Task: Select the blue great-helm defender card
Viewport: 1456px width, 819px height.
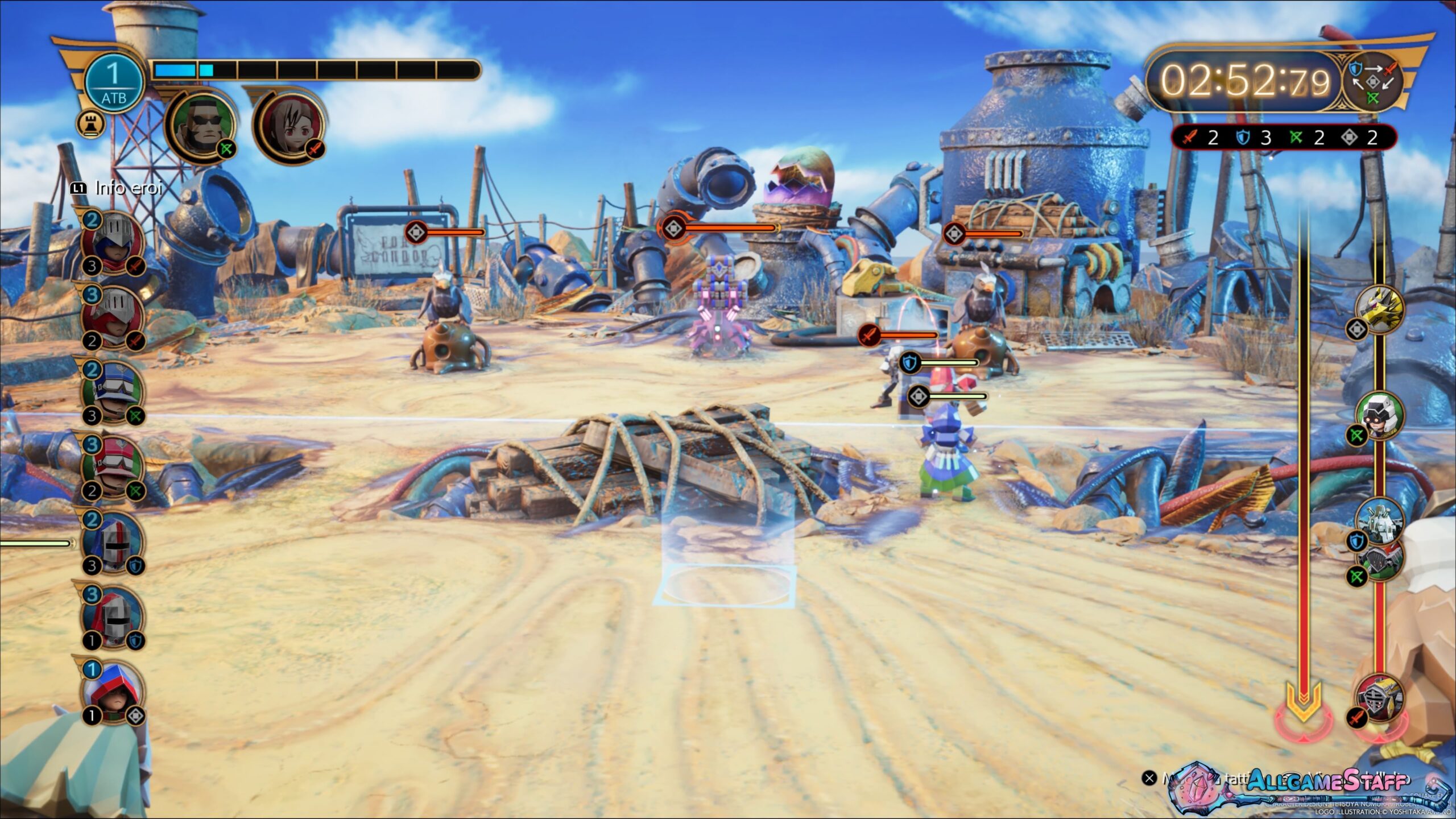Action: [115, 543]
